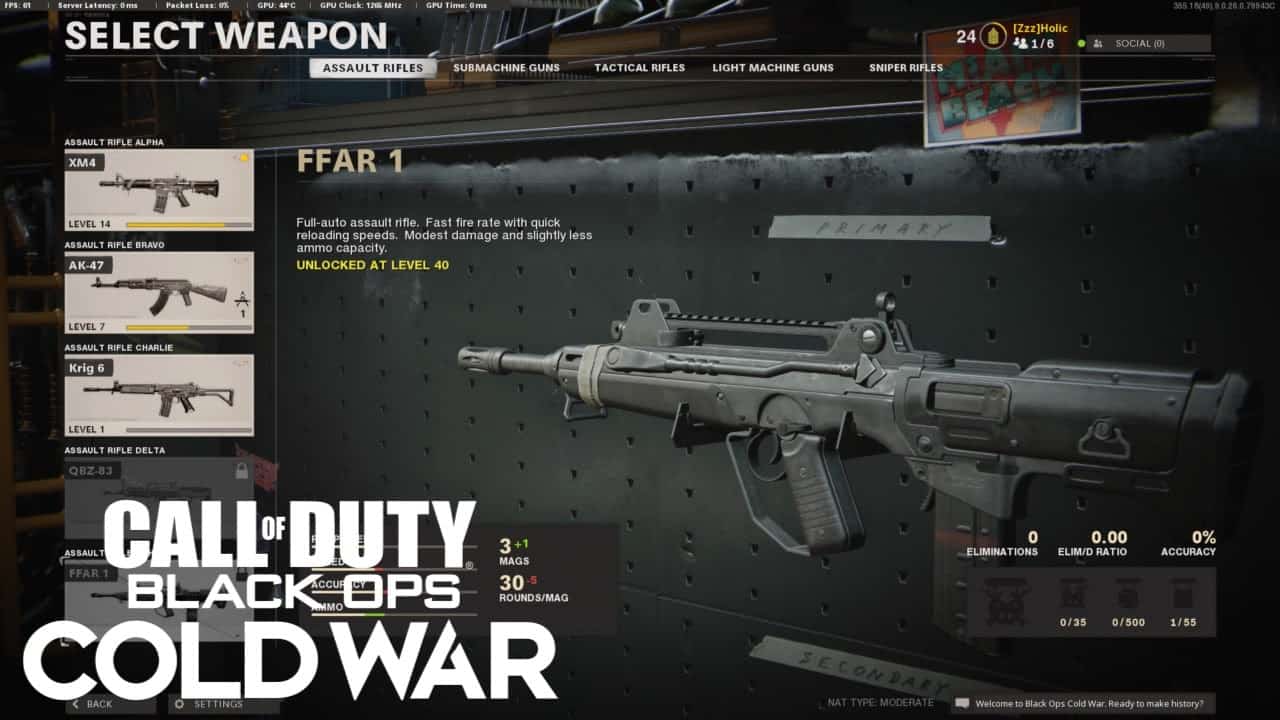Select the Krig 6 weapon thumbnail

[155, 395]
